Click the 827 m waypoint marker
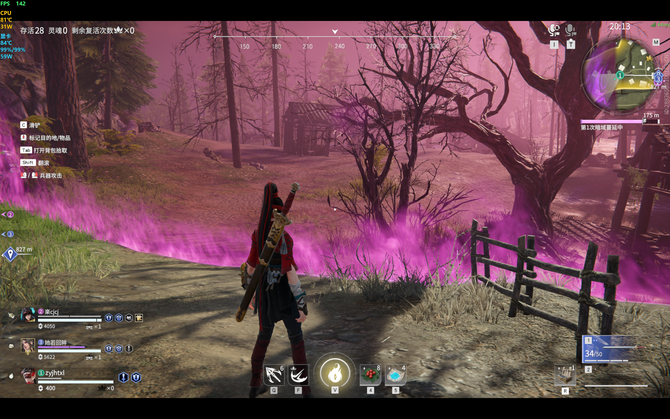 [x=11, y=254]
